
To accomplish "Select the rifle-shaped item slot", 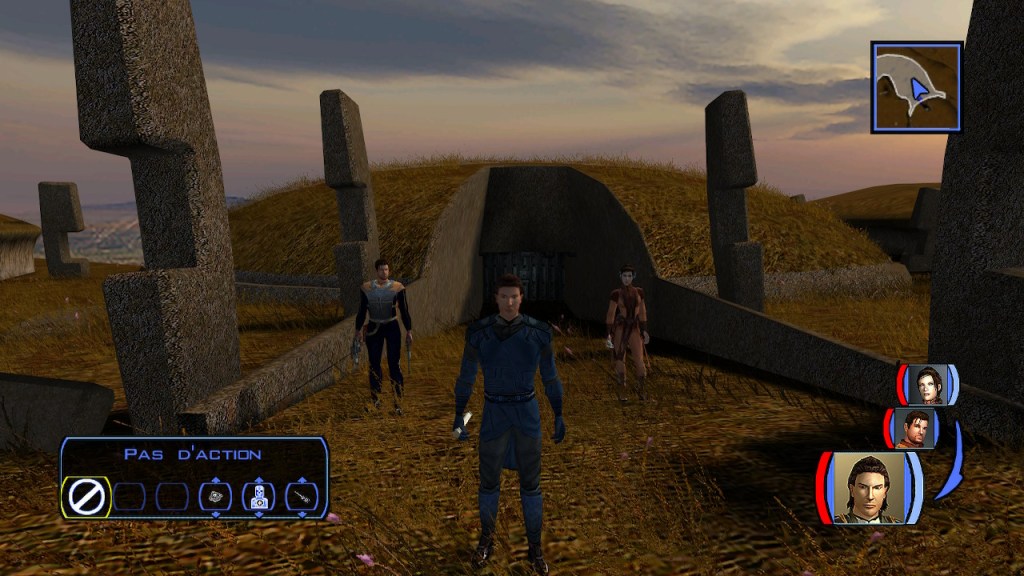I will pos(301,496).
